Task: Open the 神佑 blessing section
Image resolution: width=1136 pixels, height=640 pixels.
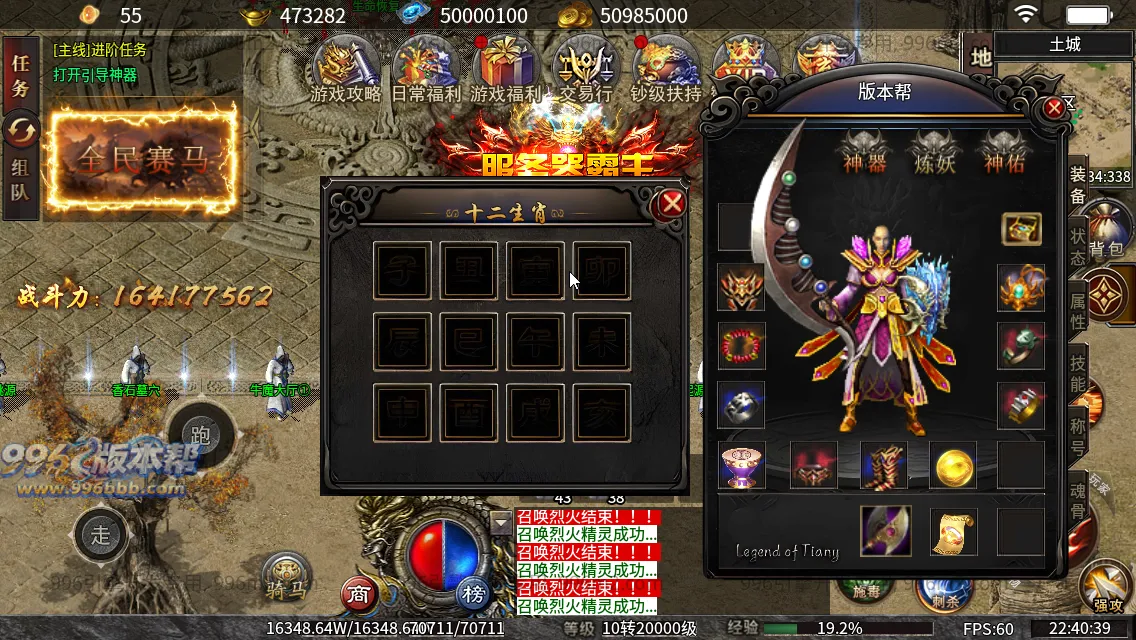Action: [x=1004, y=151]
